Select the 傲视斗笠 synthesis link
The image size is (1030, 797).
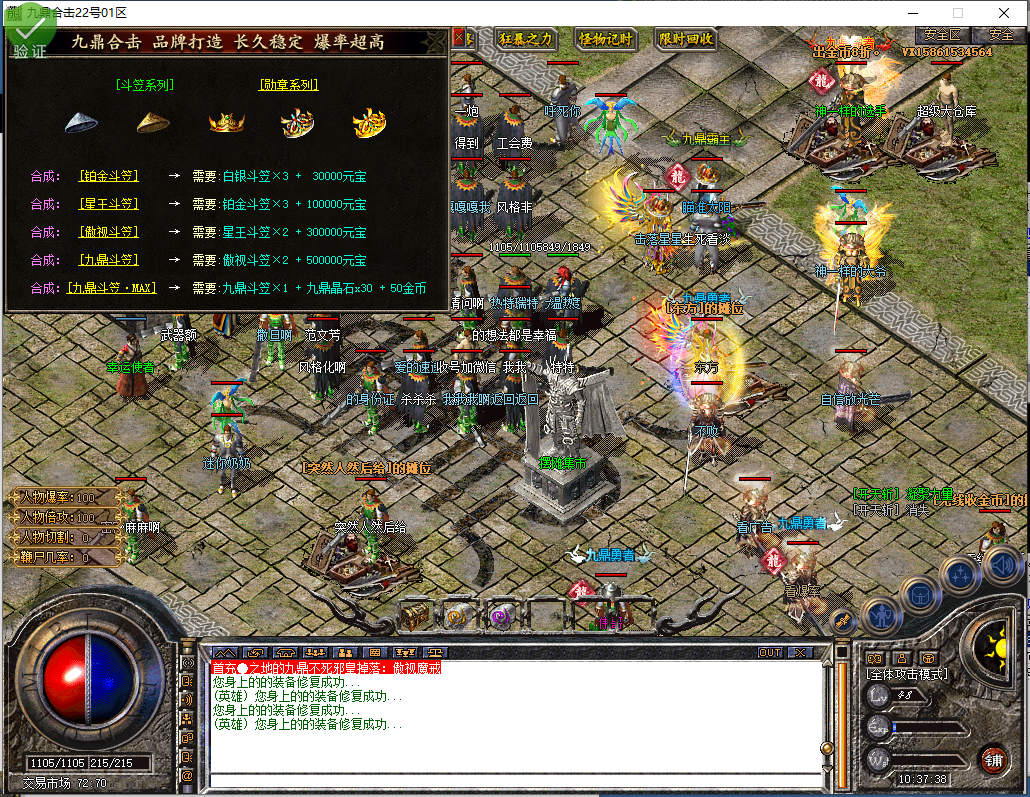(109, 232)
